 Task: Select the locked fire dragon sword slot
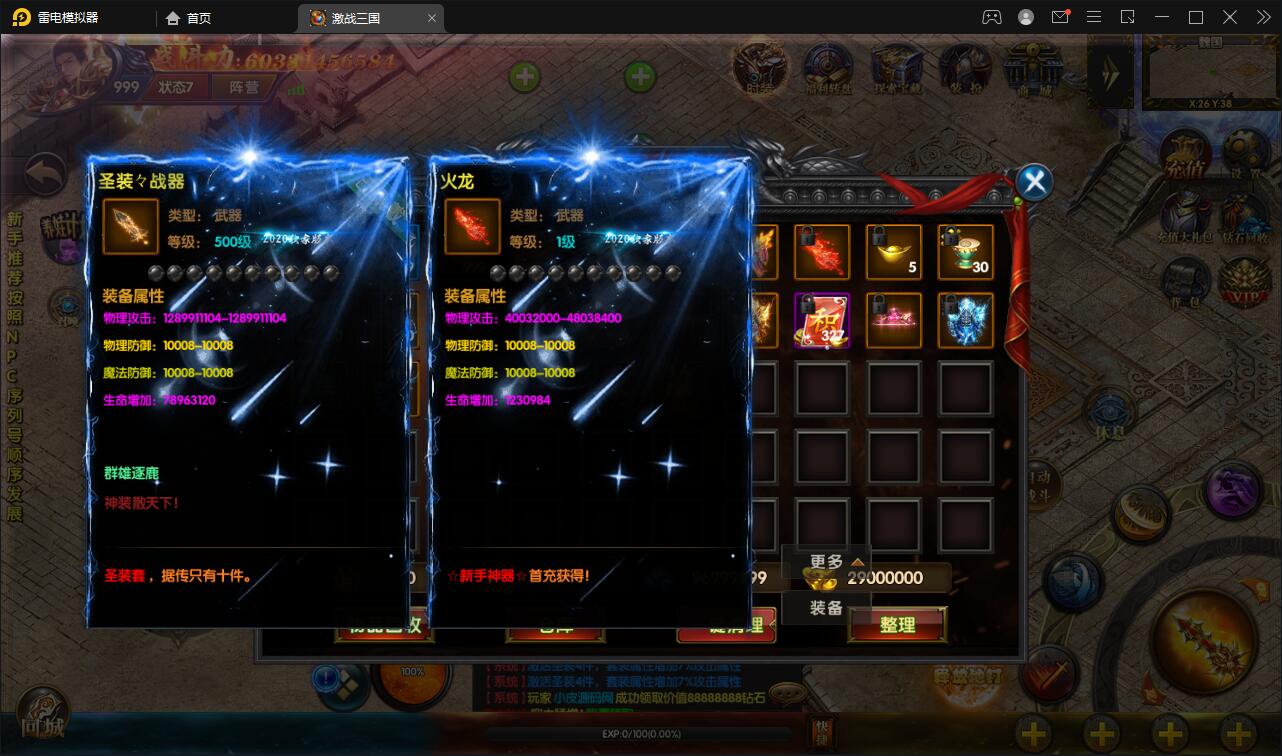coord(822,252)
